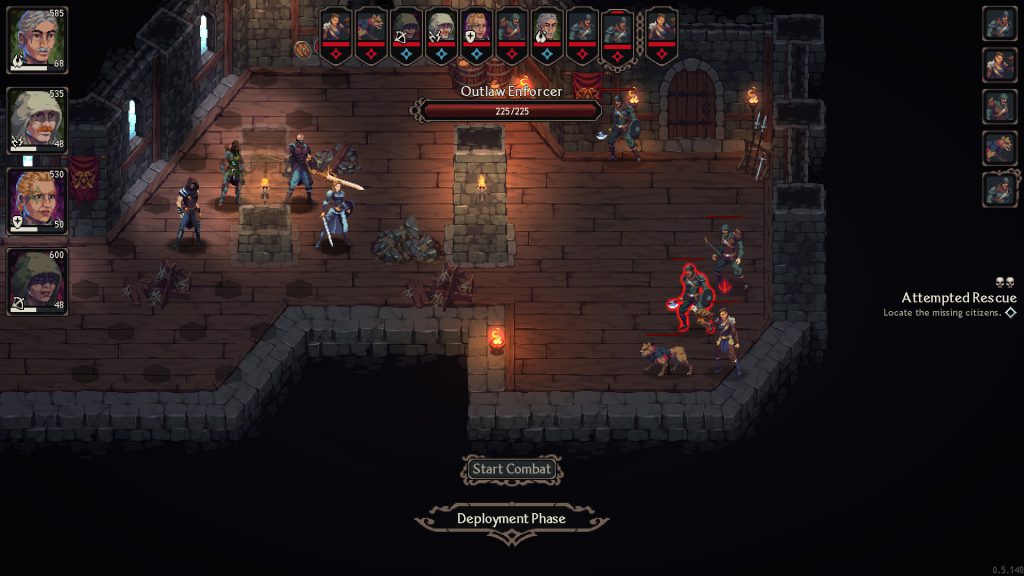
Task: Start the combat encounter
Action: 511,469
